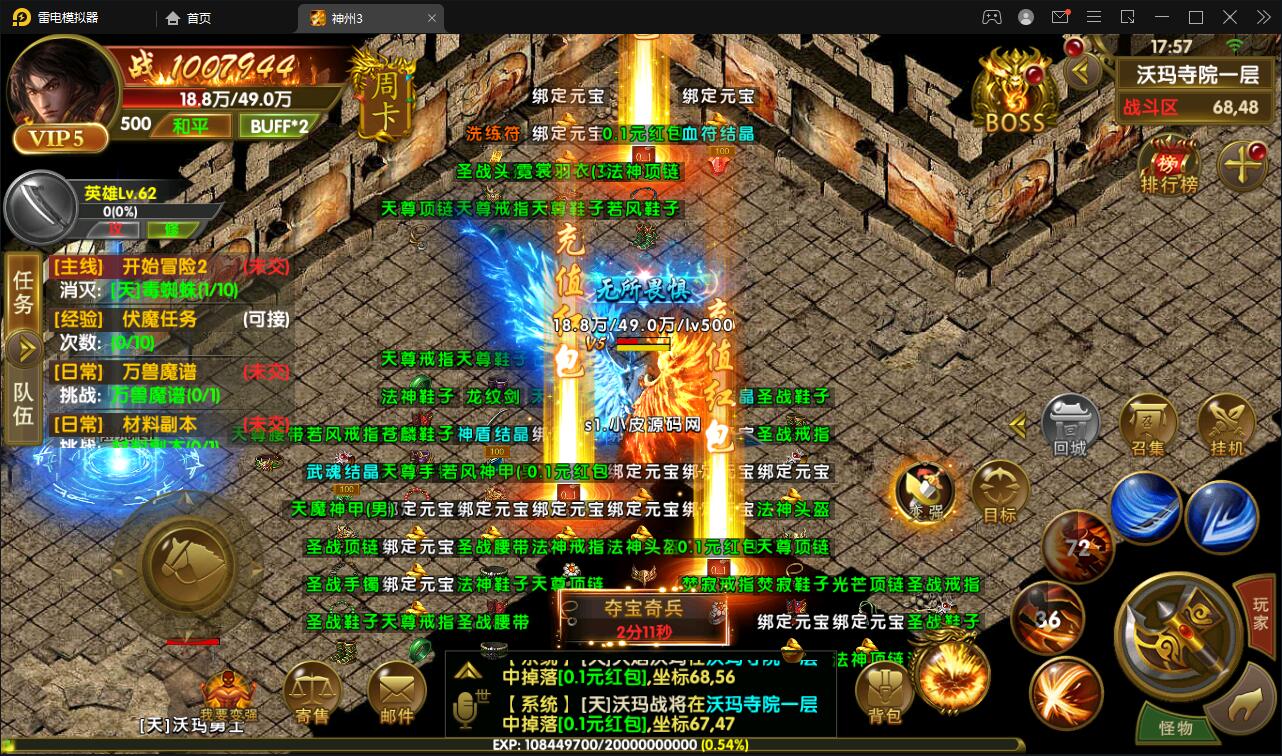Viewport: 1282px width, 756px height.
Task: Toggle 和平 peace attack mode
Action: point(192,125)
